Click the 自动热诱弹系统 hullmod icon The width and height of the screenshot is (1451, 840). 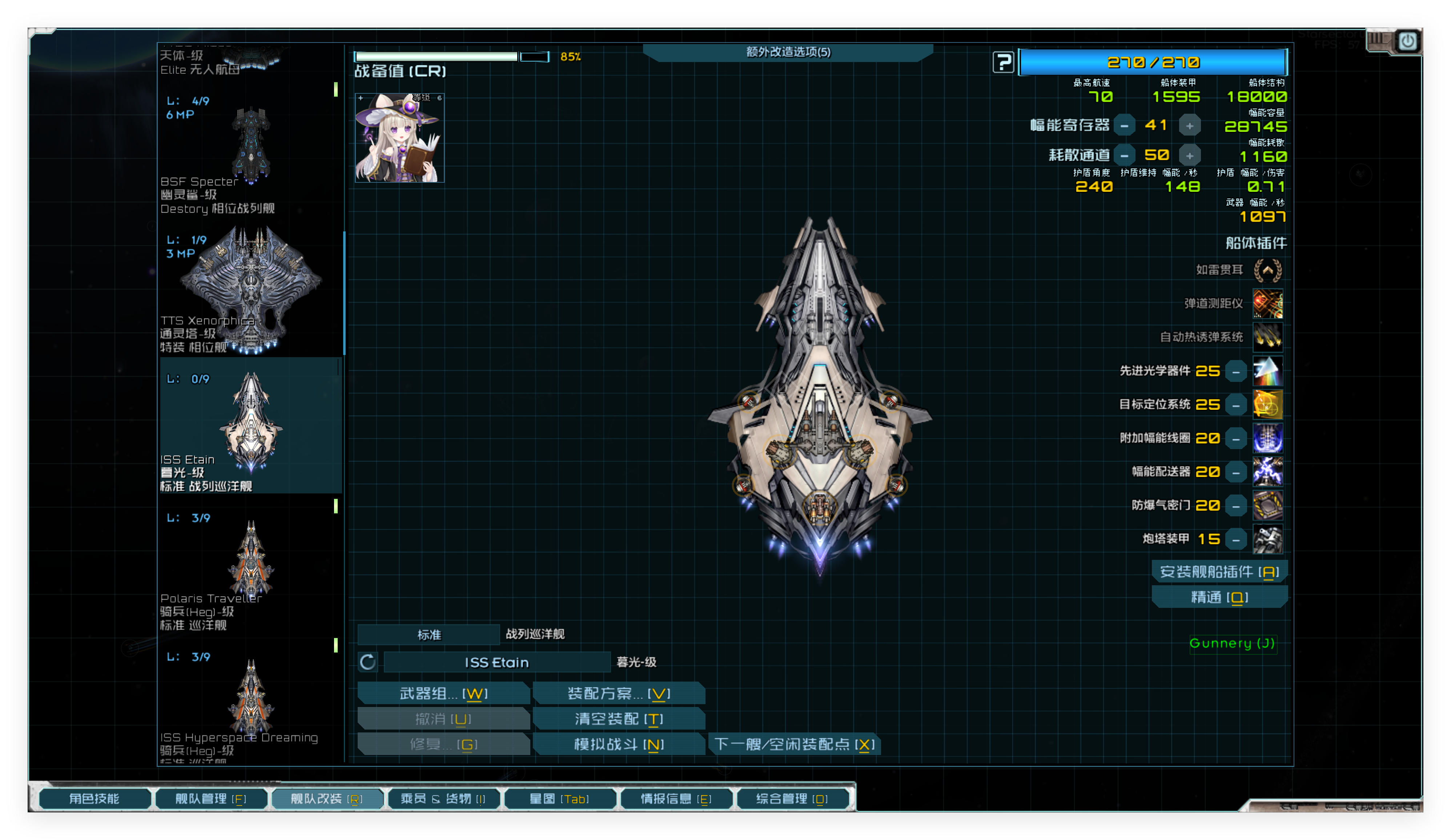tap(1268, 337)
